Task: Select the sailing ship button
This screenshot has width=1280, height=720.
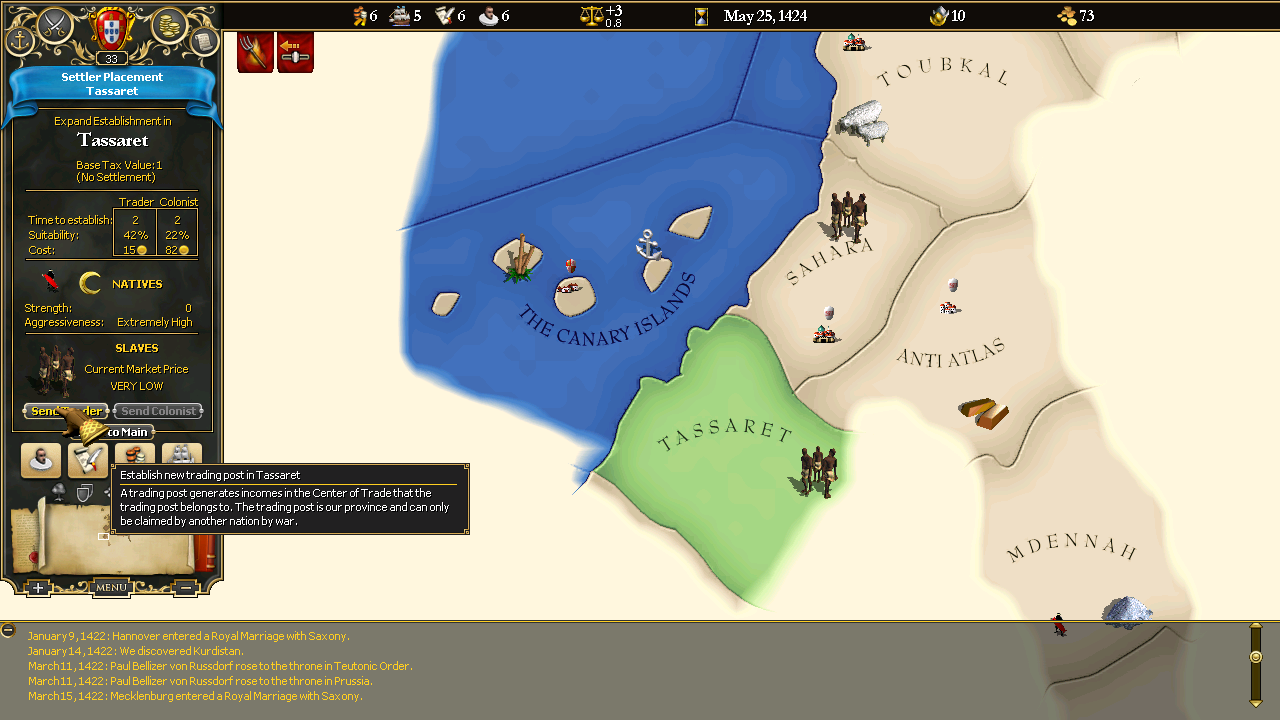Action: coord(182,456)
